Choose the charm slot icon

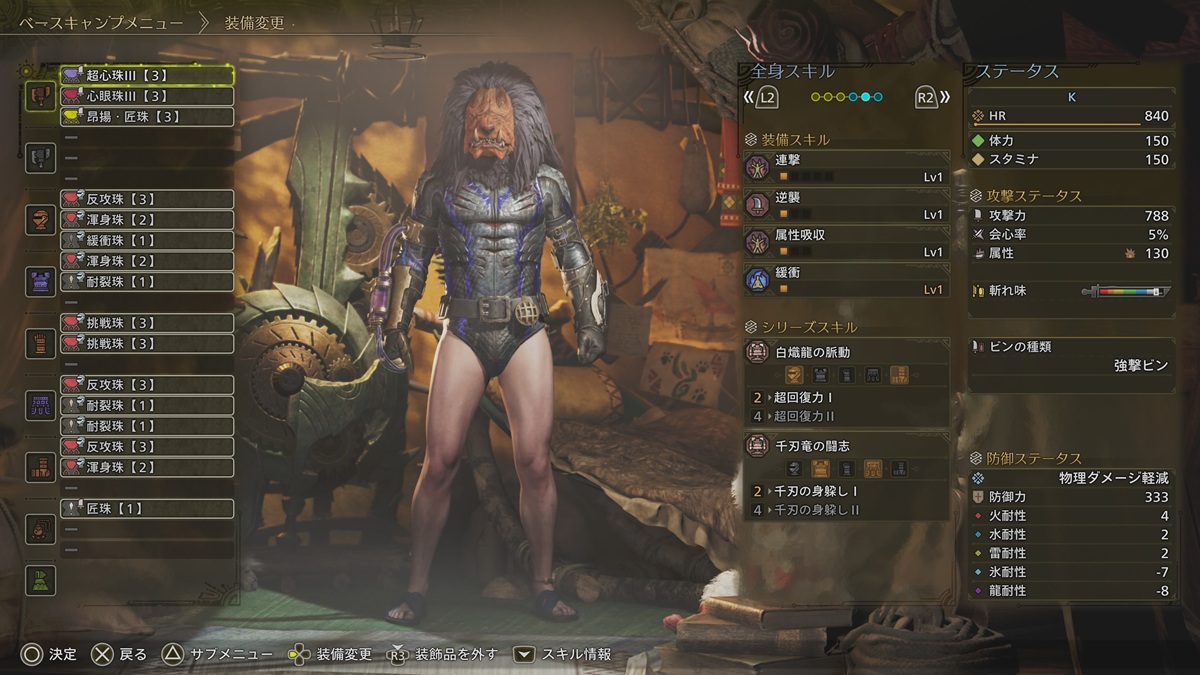(40, 529)
